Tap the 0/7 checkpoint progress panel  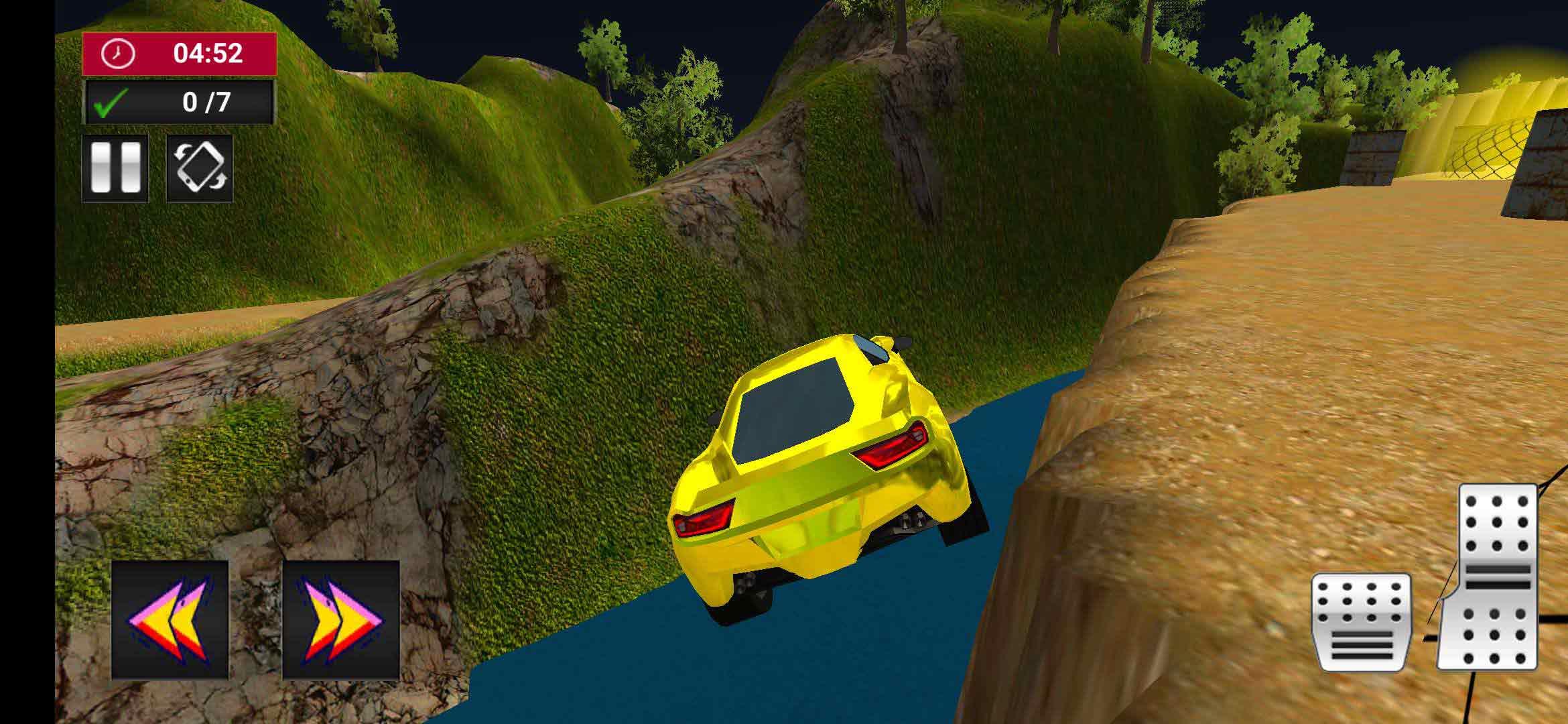tap(178, 101)
